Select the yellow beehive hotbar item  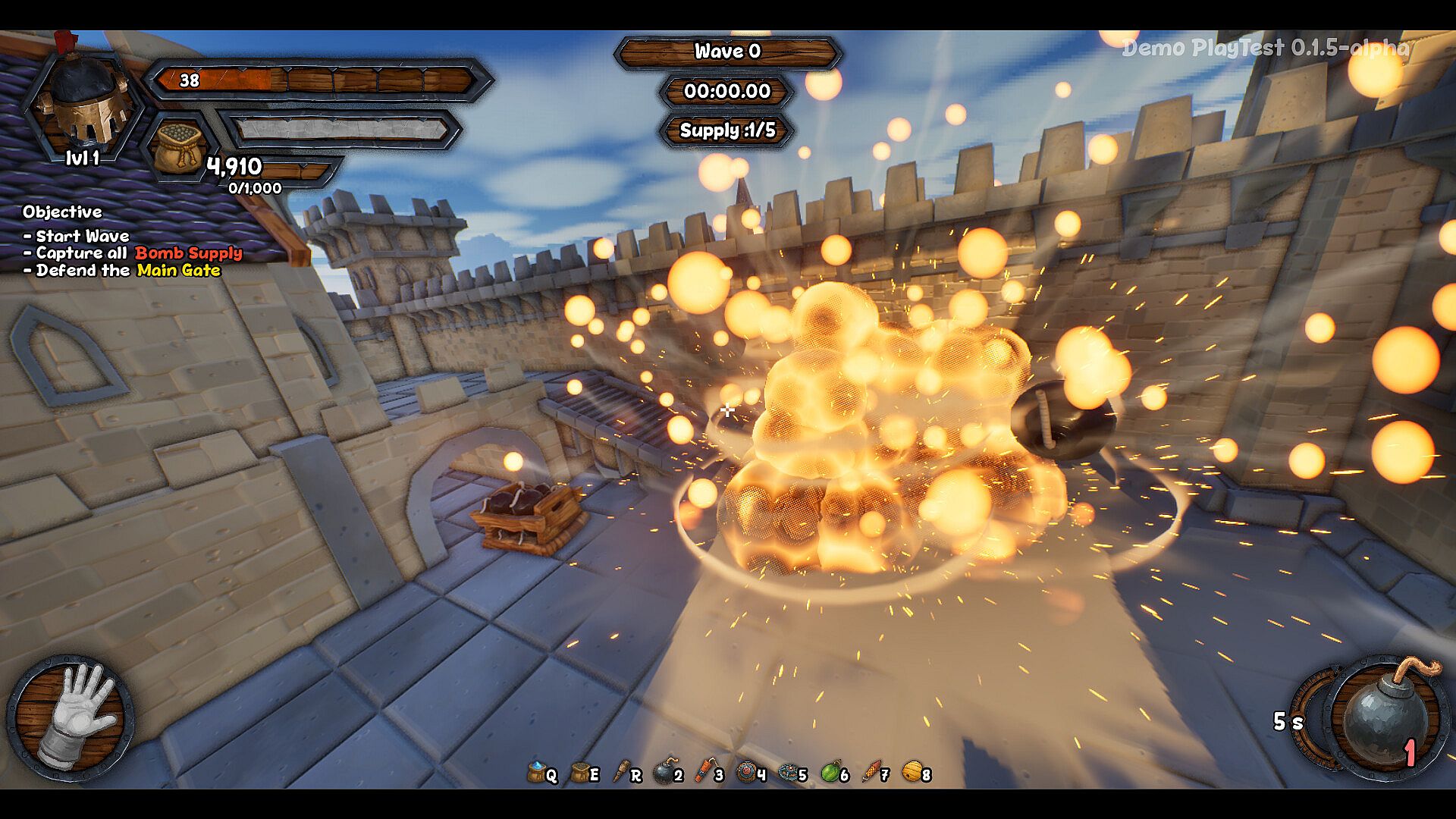point(913,772)
